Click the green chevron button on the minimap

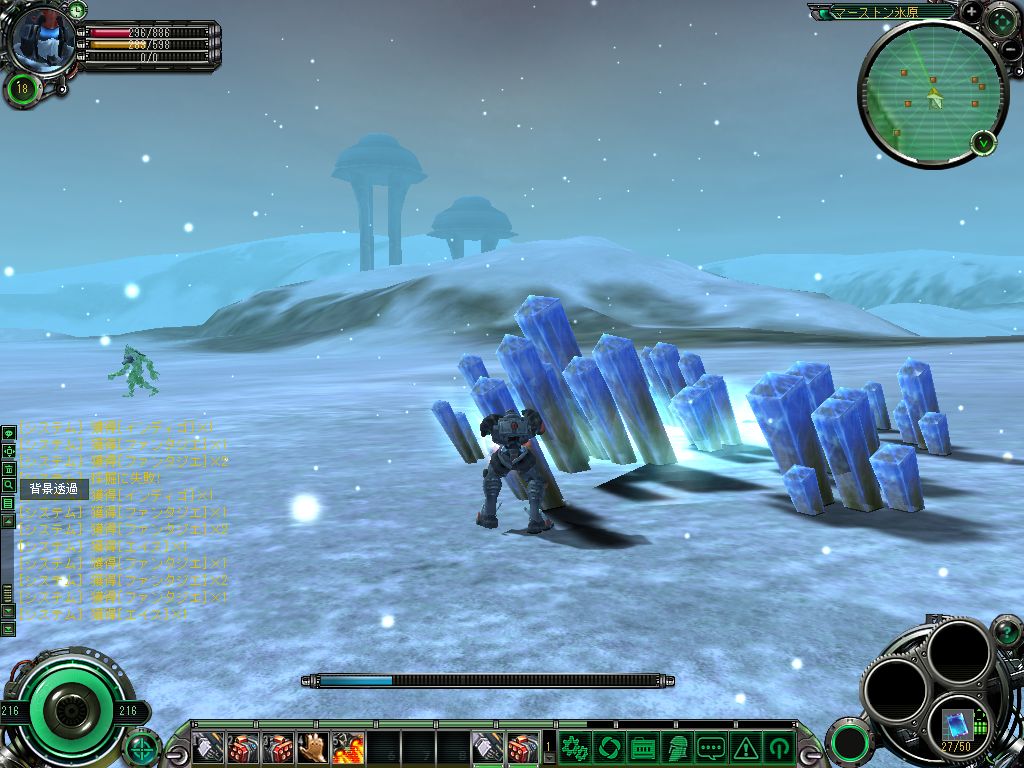985,142
